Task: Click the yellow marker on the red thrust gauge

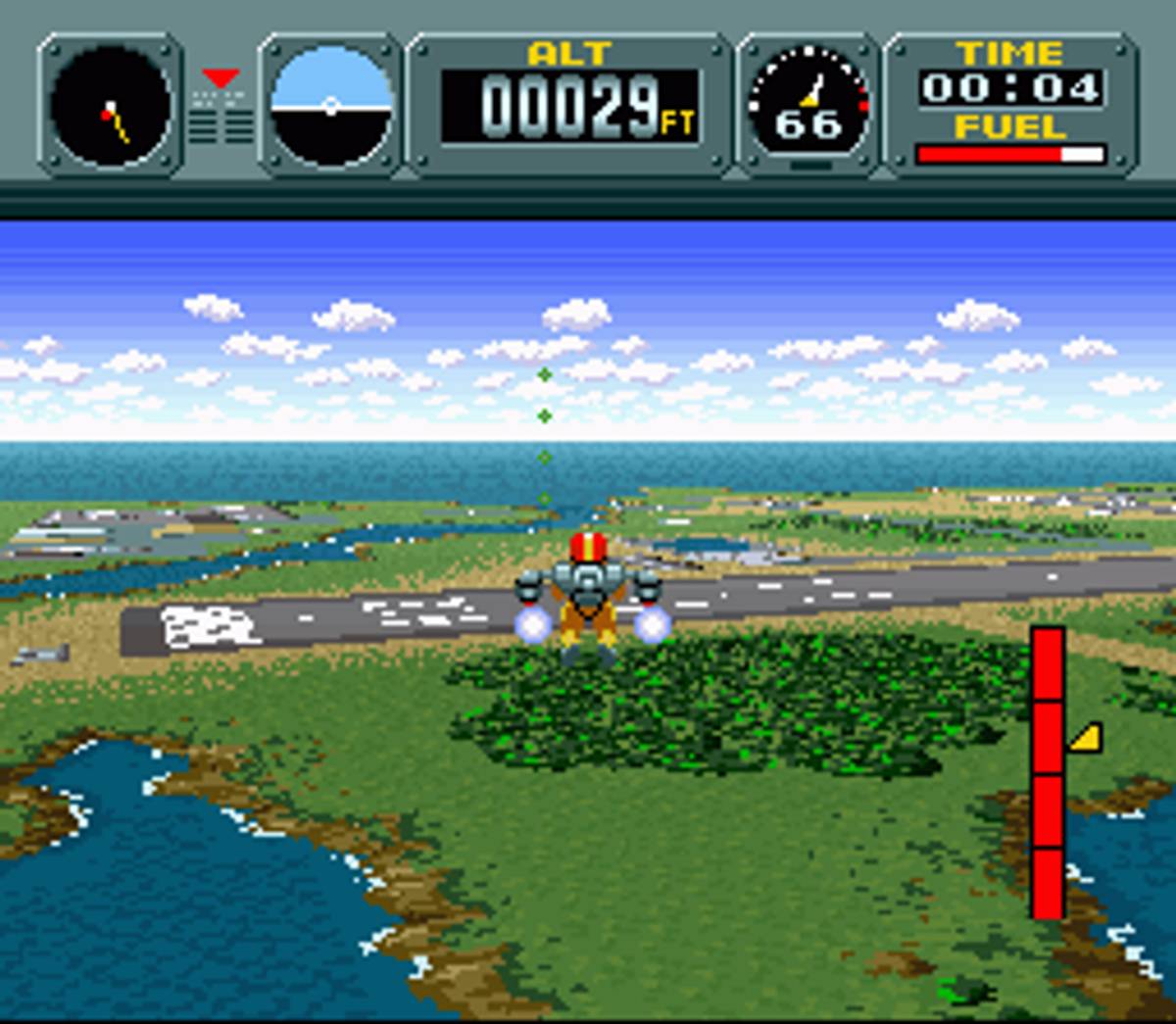Action: (x=1086, y=738)
